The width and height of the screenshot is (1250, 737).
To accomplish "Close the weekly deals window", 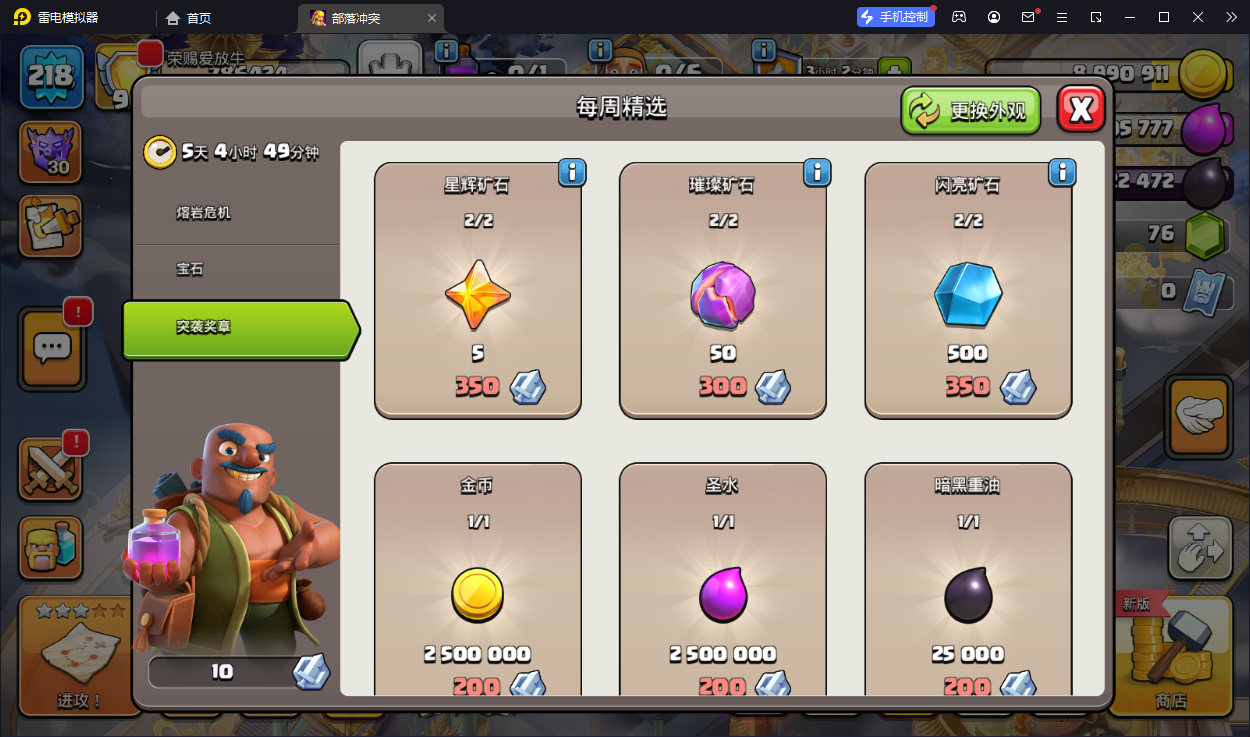I will click(1081, 109).
